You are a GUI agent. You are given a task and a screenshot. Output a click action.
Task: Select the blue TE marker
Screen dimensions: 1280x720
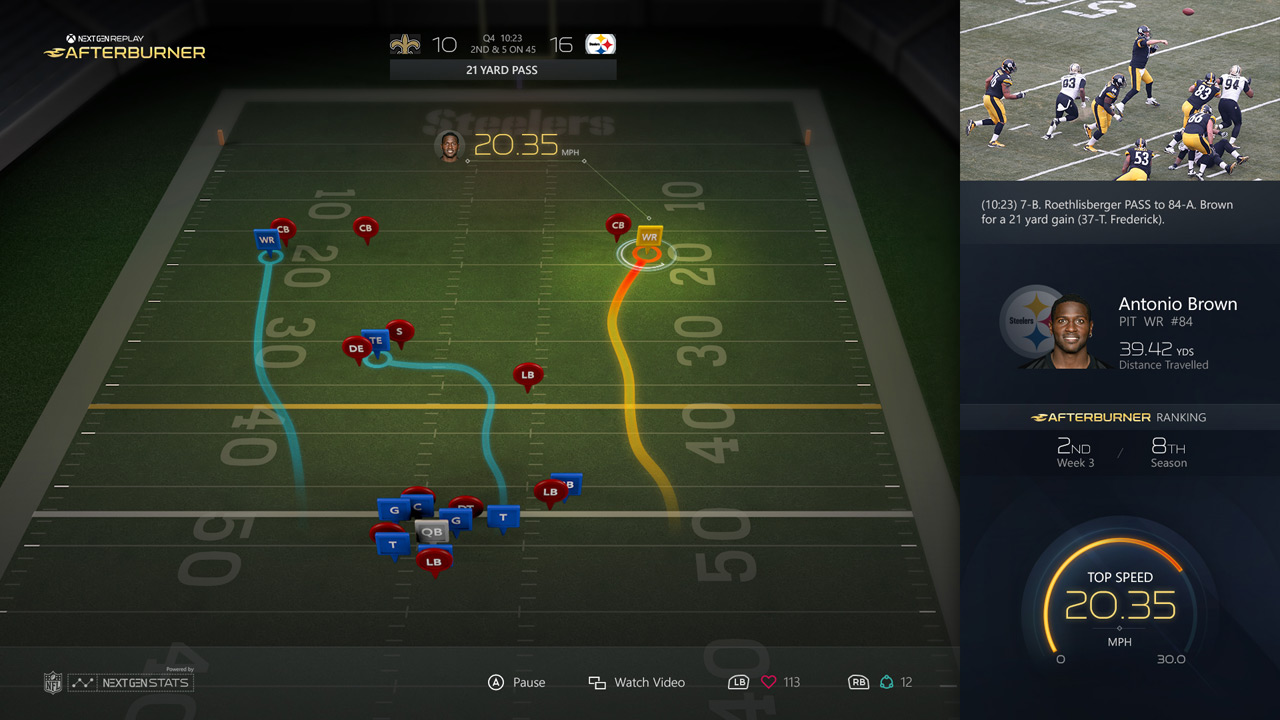click(x=376, y=340)
